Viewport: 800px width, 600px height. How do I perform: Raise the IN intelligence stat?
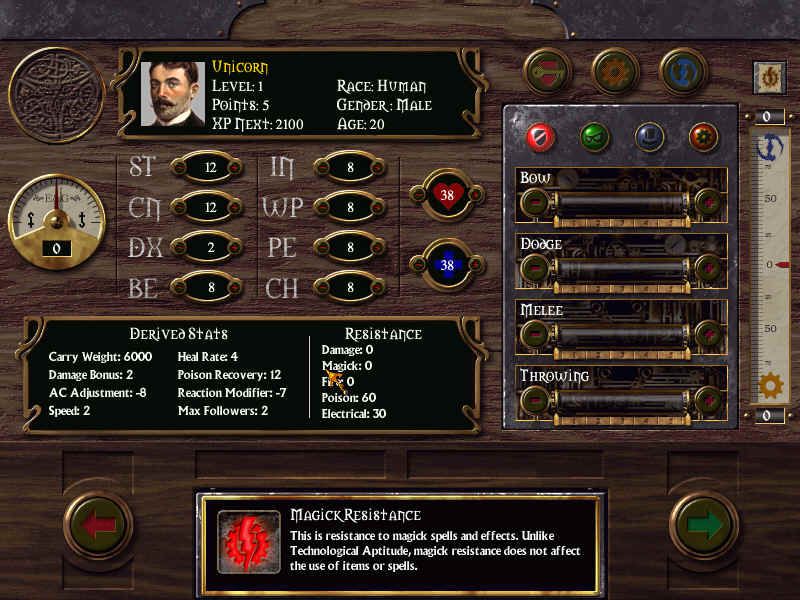(375, 168)
